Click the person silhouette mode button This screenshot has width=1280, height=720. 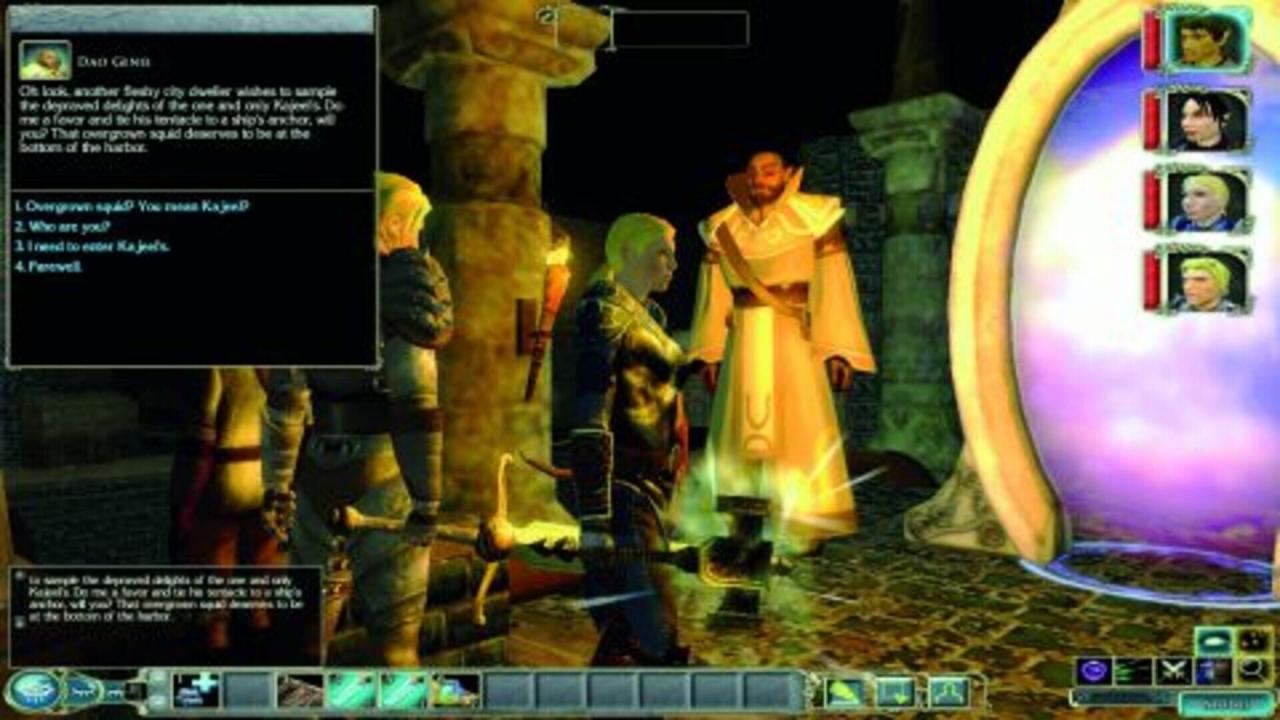tap(947, 691)
